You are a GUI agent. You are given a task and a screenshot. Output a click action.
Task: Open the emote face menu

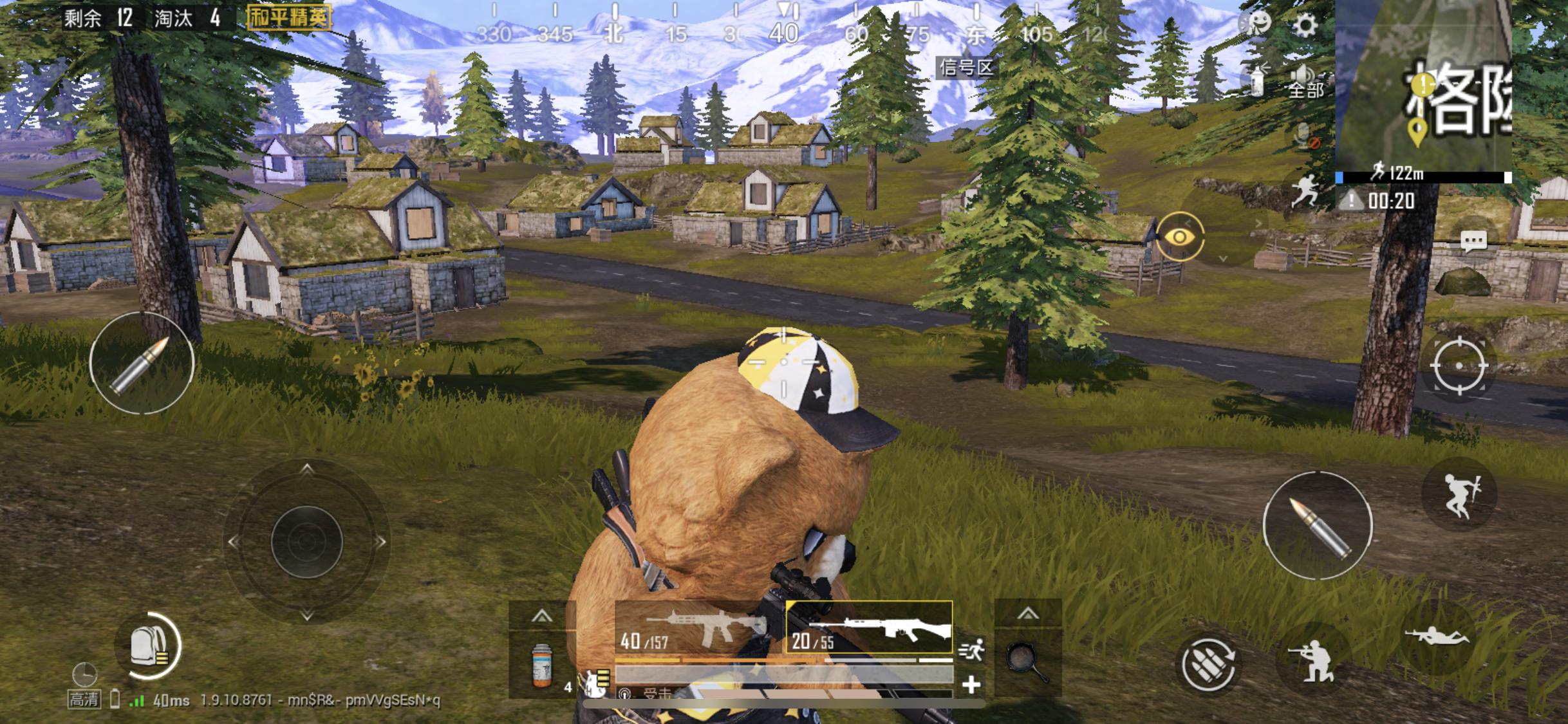pyautogui.click(x=1256, y=24)
